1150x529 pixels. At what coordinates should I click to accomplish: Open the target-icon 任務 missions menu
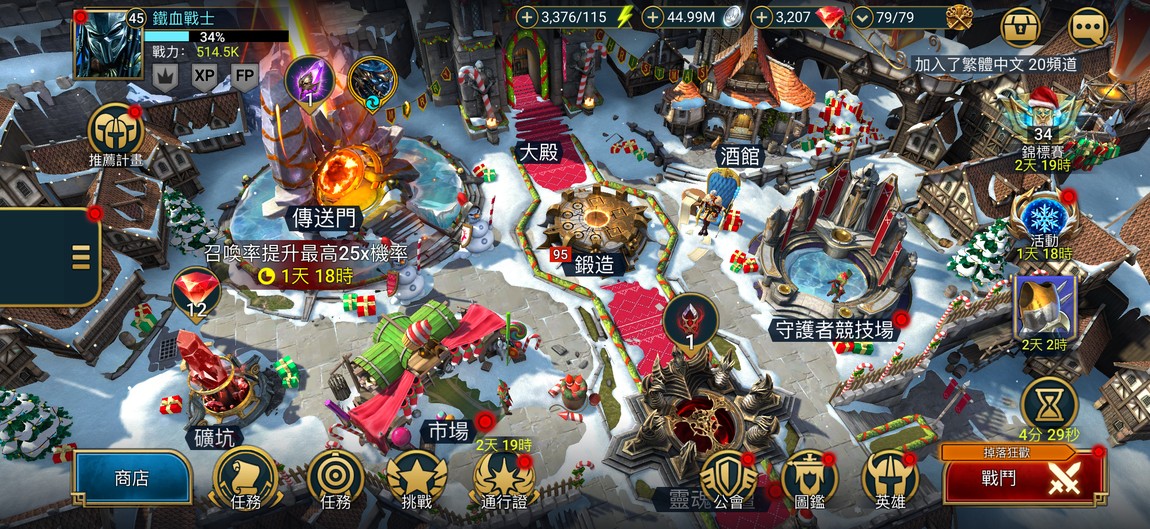coord(335,478)
